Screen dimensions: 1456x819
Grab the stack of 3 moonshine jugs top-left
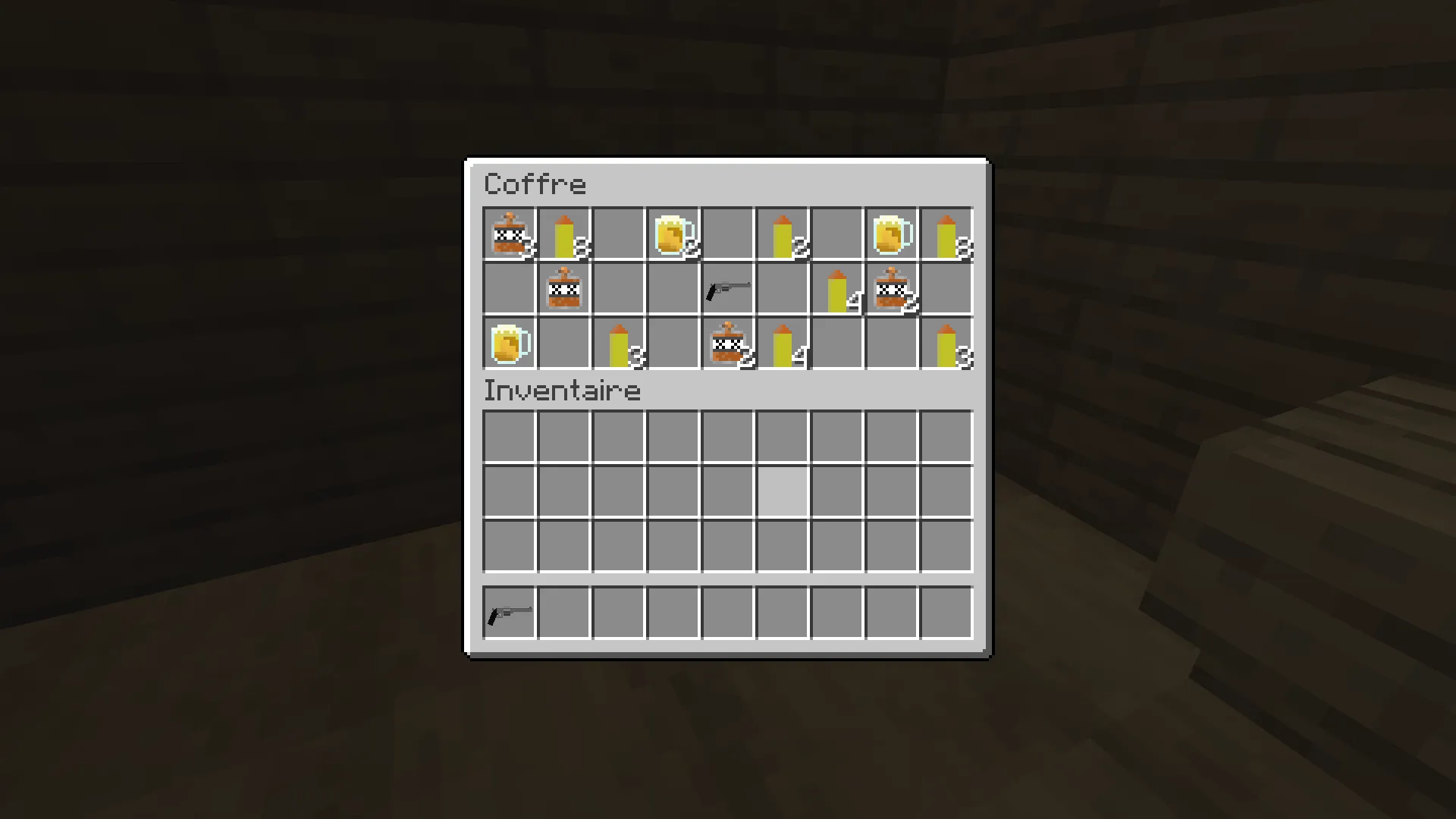[x=508, y=235]
